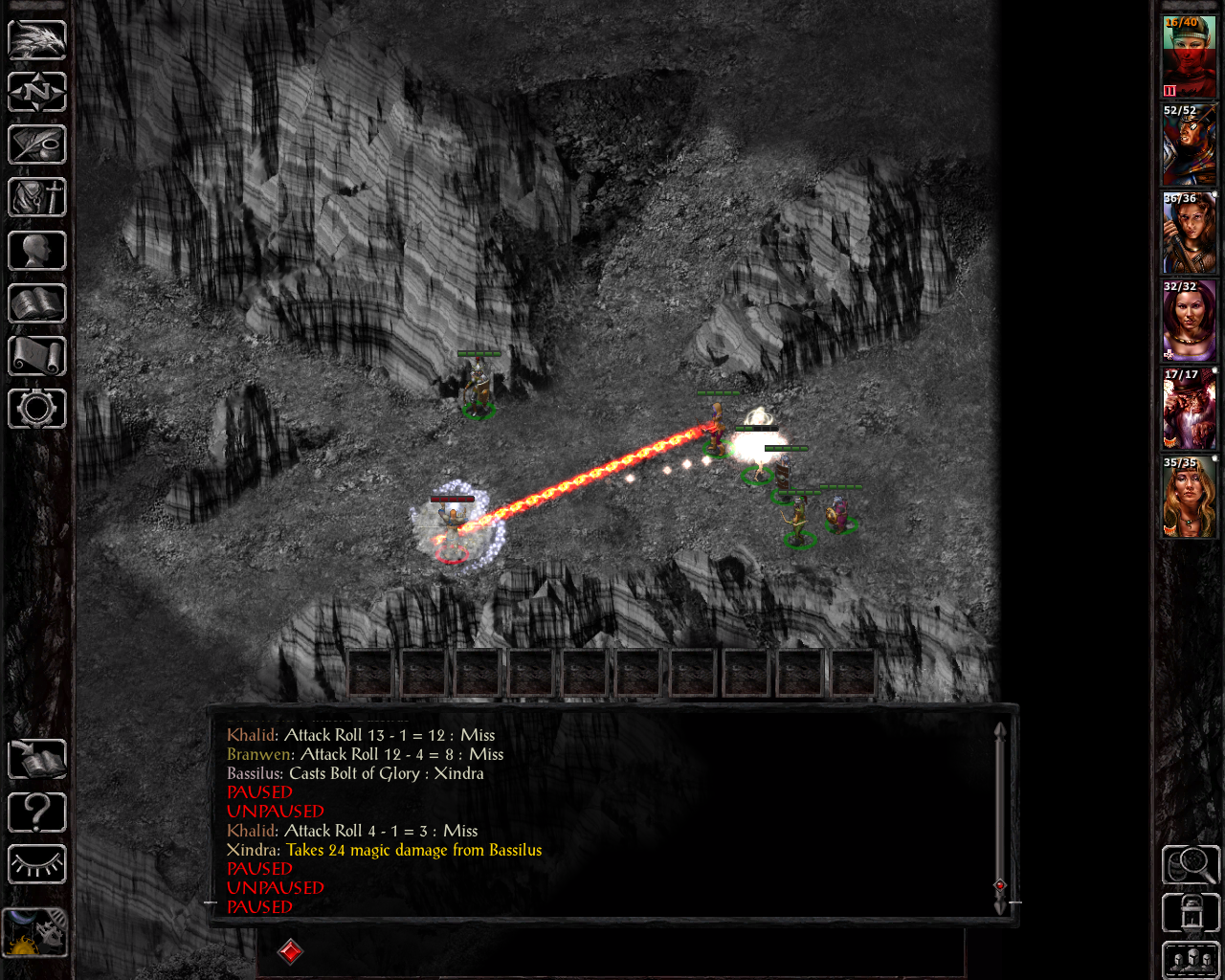Screen dimensions: 1225x980
Task: Activate the magnifying glass button
Action: point(1191,865)
